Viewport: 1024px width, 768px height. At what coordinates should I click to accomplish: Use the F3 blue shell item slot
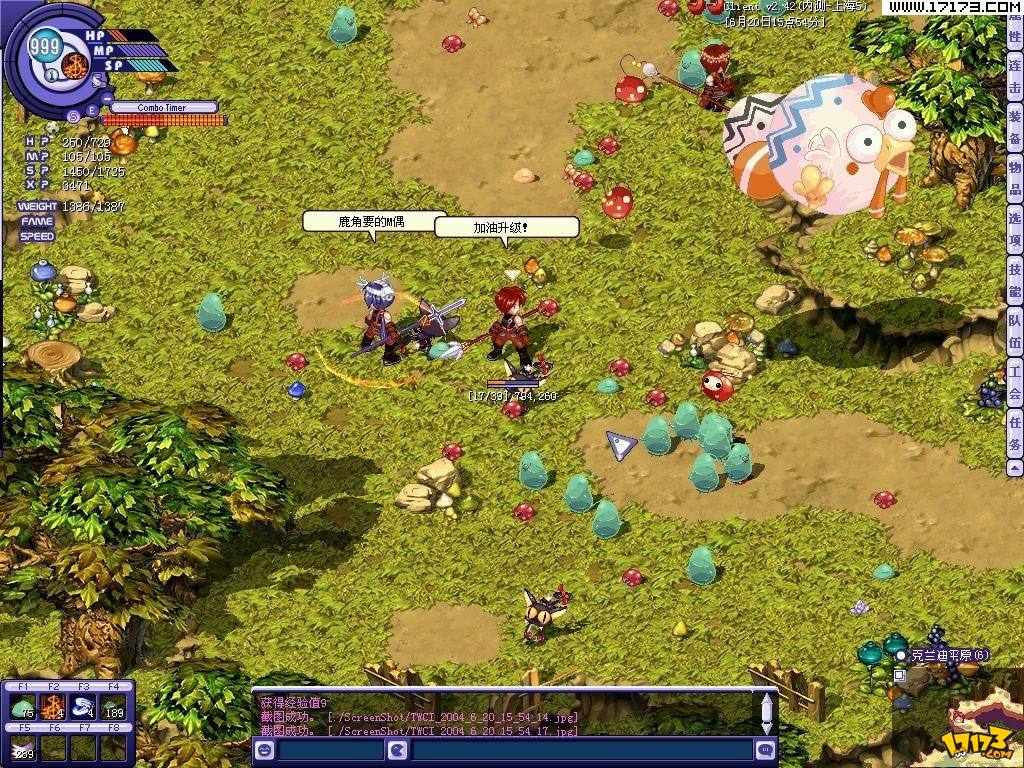click(x=84, y=707)
